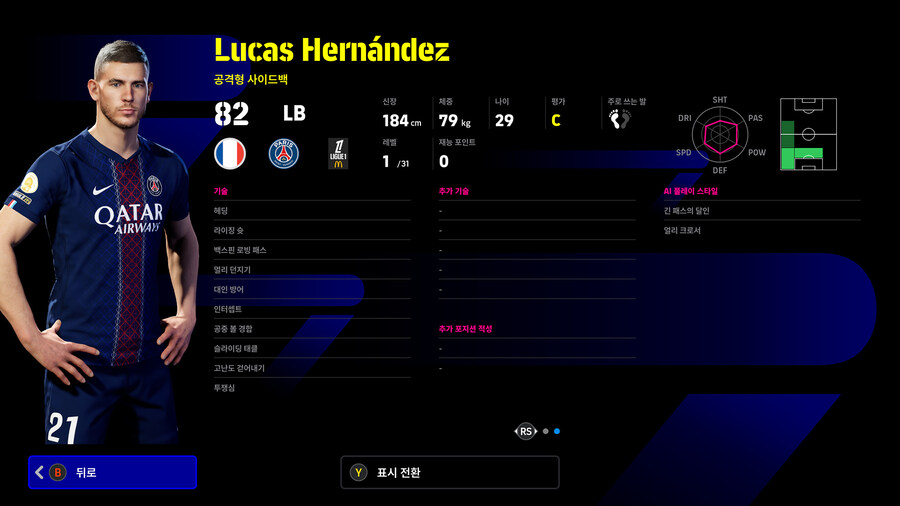Go back with the 뒤로 button
This screenshot has height=506, width=900.
[112, 472]
